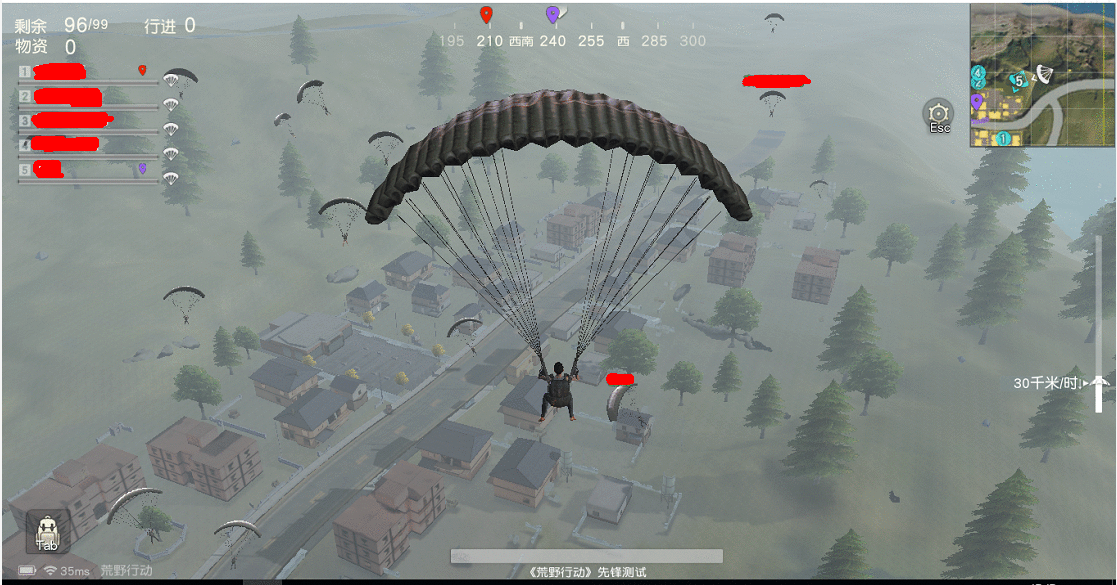Click the red location pin on the compass

[x=486, y=15]
